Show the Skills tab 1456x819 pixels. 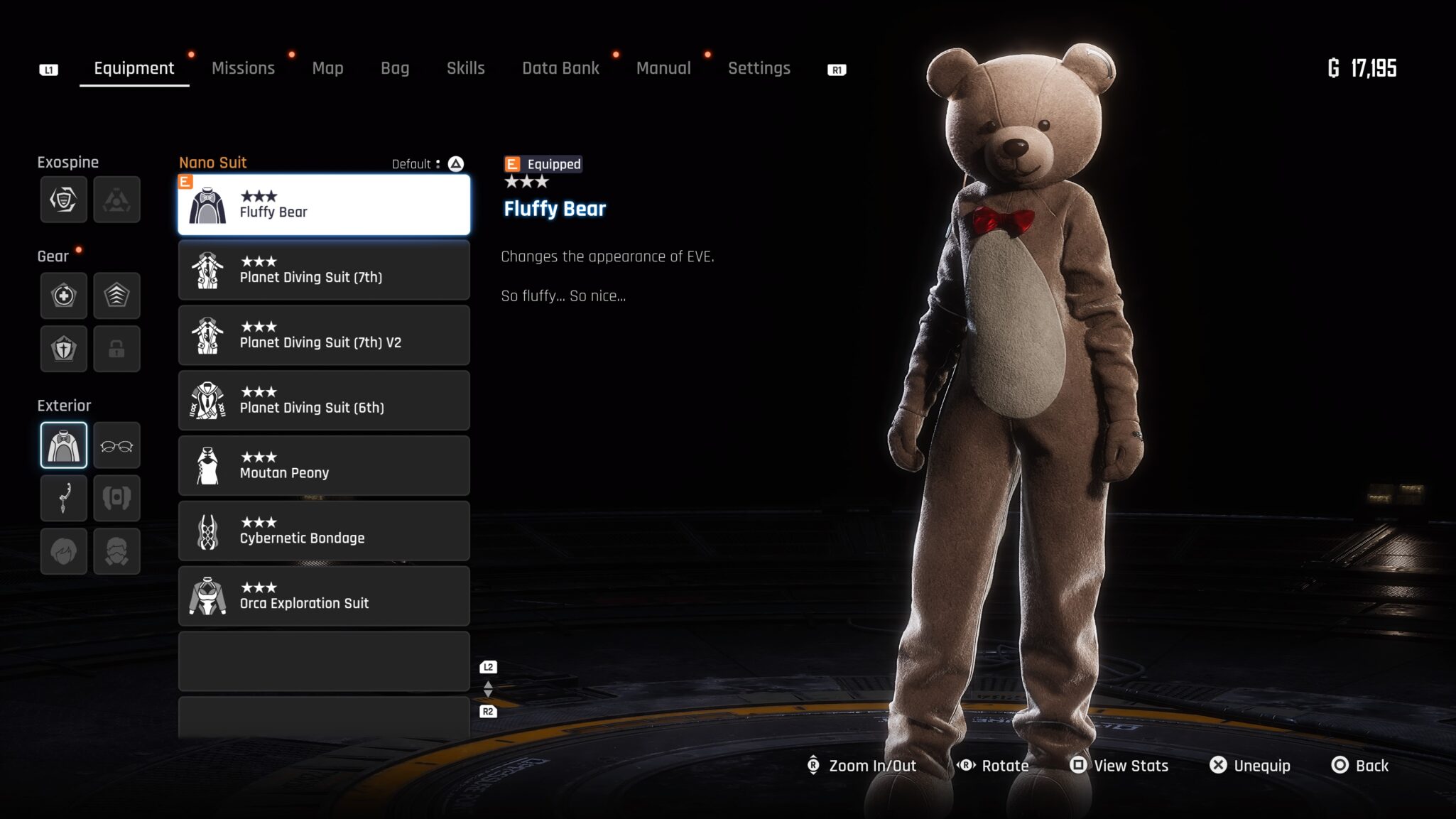point(465,68)
